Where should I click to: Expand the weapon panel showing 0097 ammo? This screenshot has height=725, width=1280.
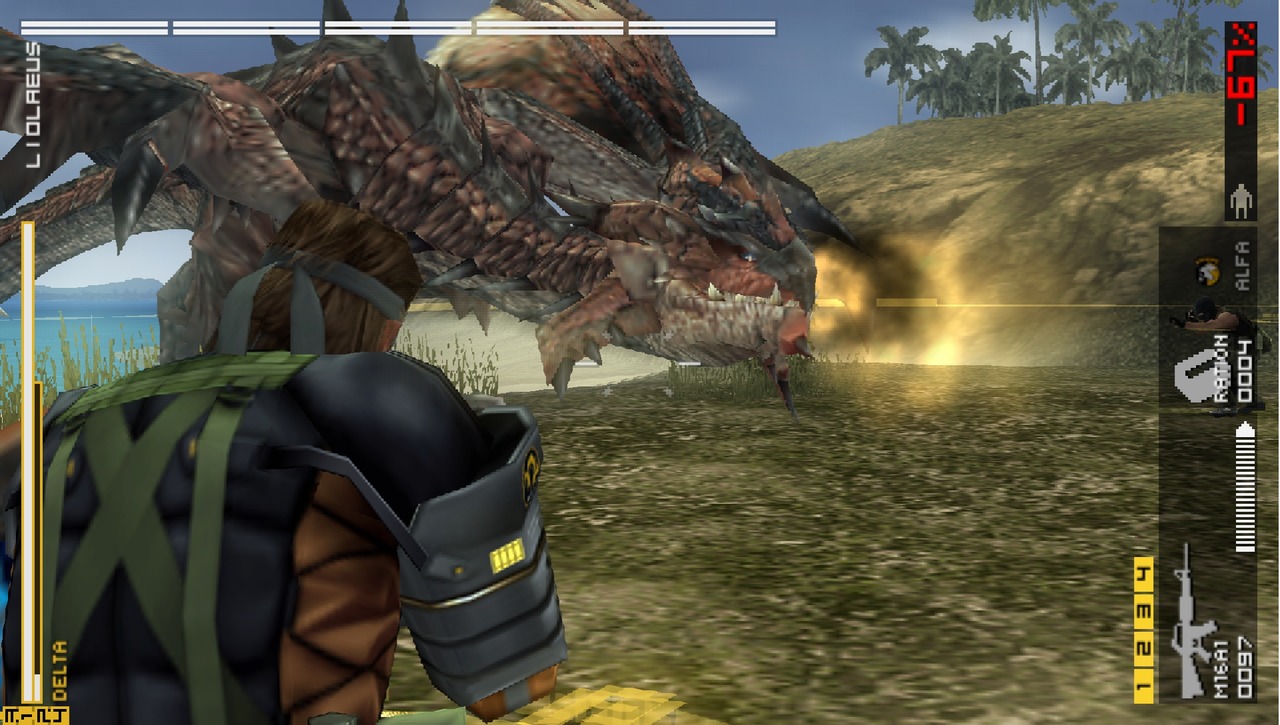1245,662
